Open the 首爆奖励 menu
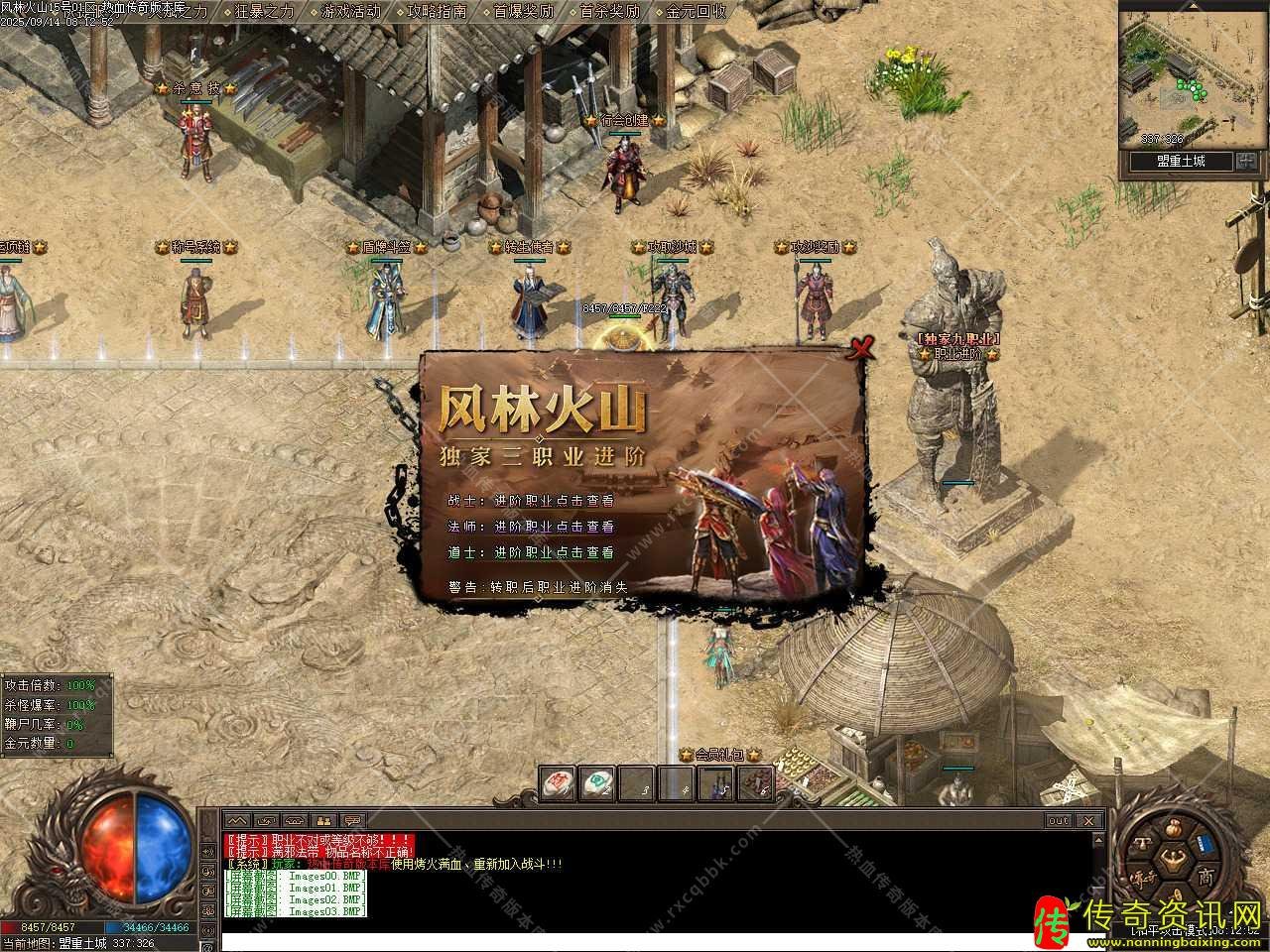Viewport: 1270px width, 952px height. click(524, 12)
